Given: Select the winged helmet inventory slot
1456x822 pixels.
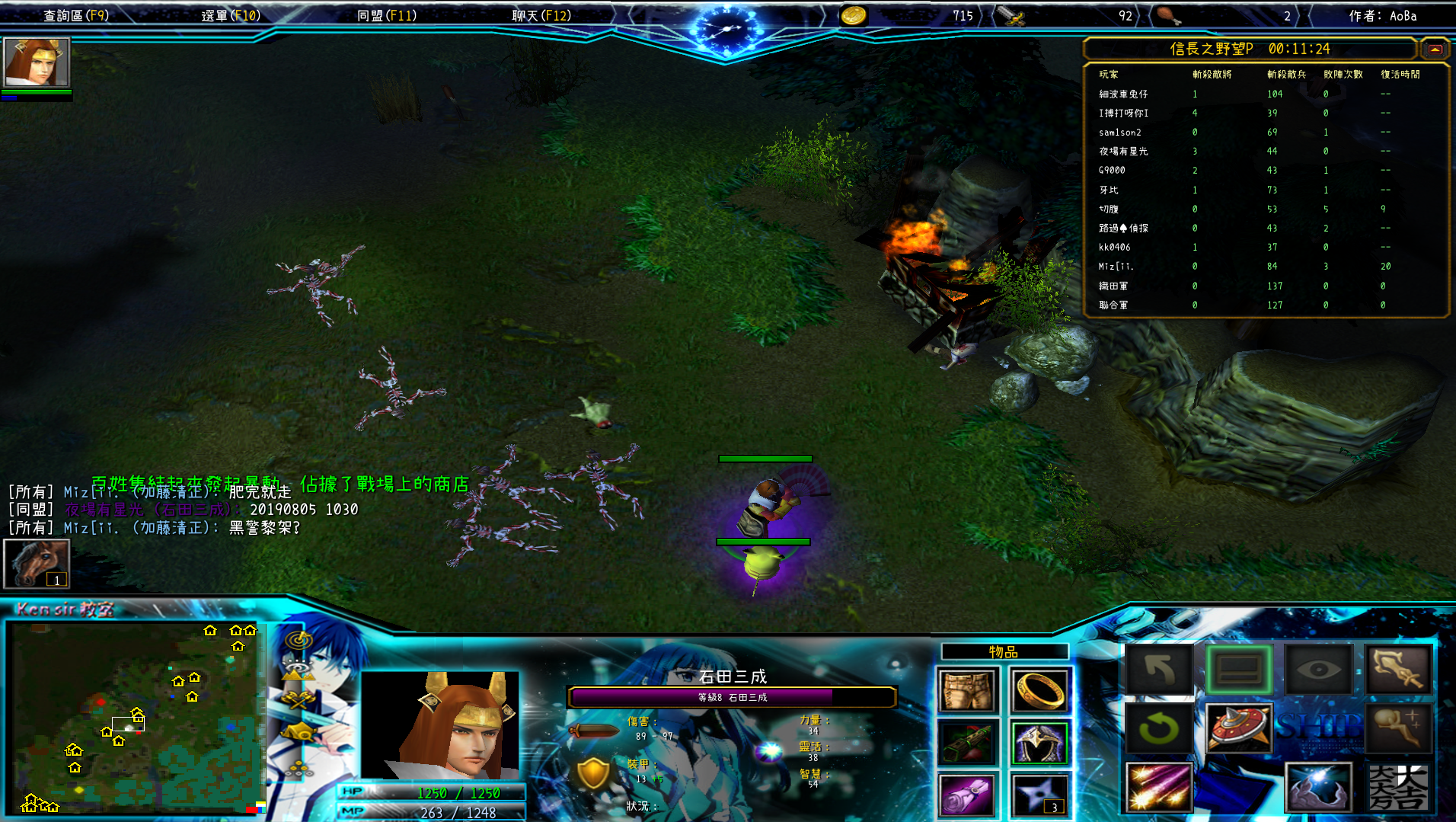Looking at the screenshot, I should pos(1040,743).
